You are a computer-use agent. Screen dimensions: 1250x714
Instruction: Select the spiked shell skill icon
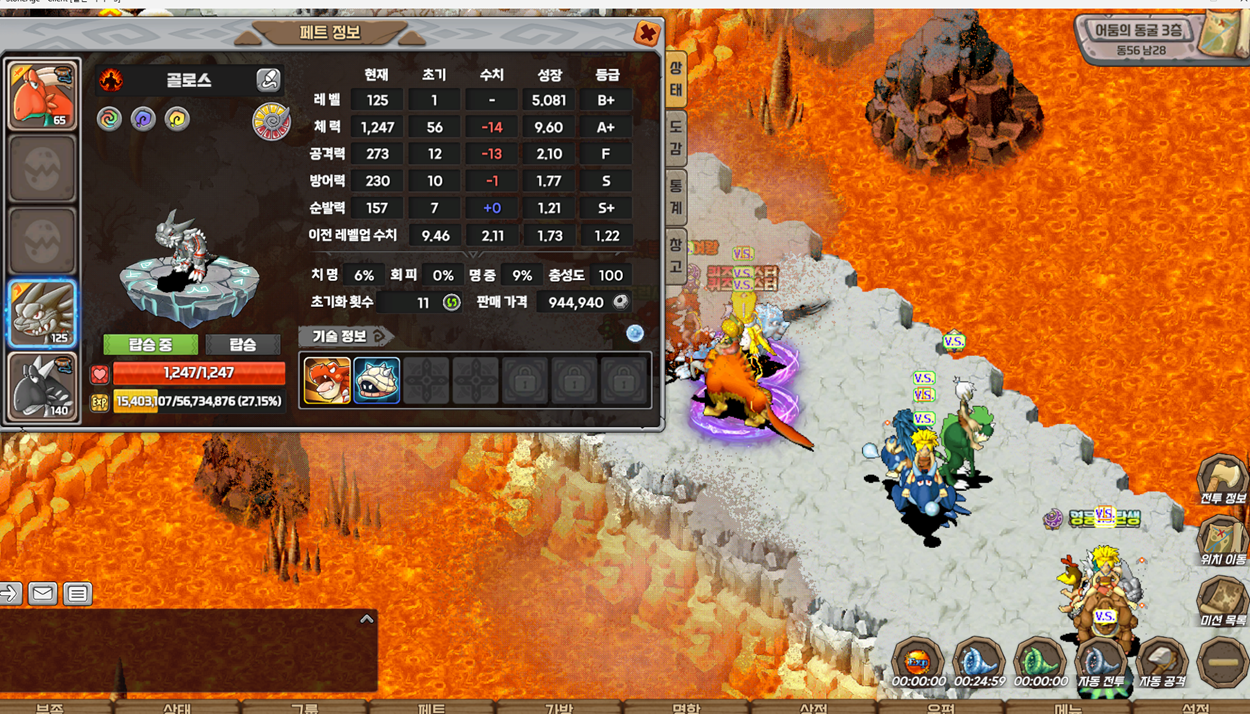tap(377, 380)
